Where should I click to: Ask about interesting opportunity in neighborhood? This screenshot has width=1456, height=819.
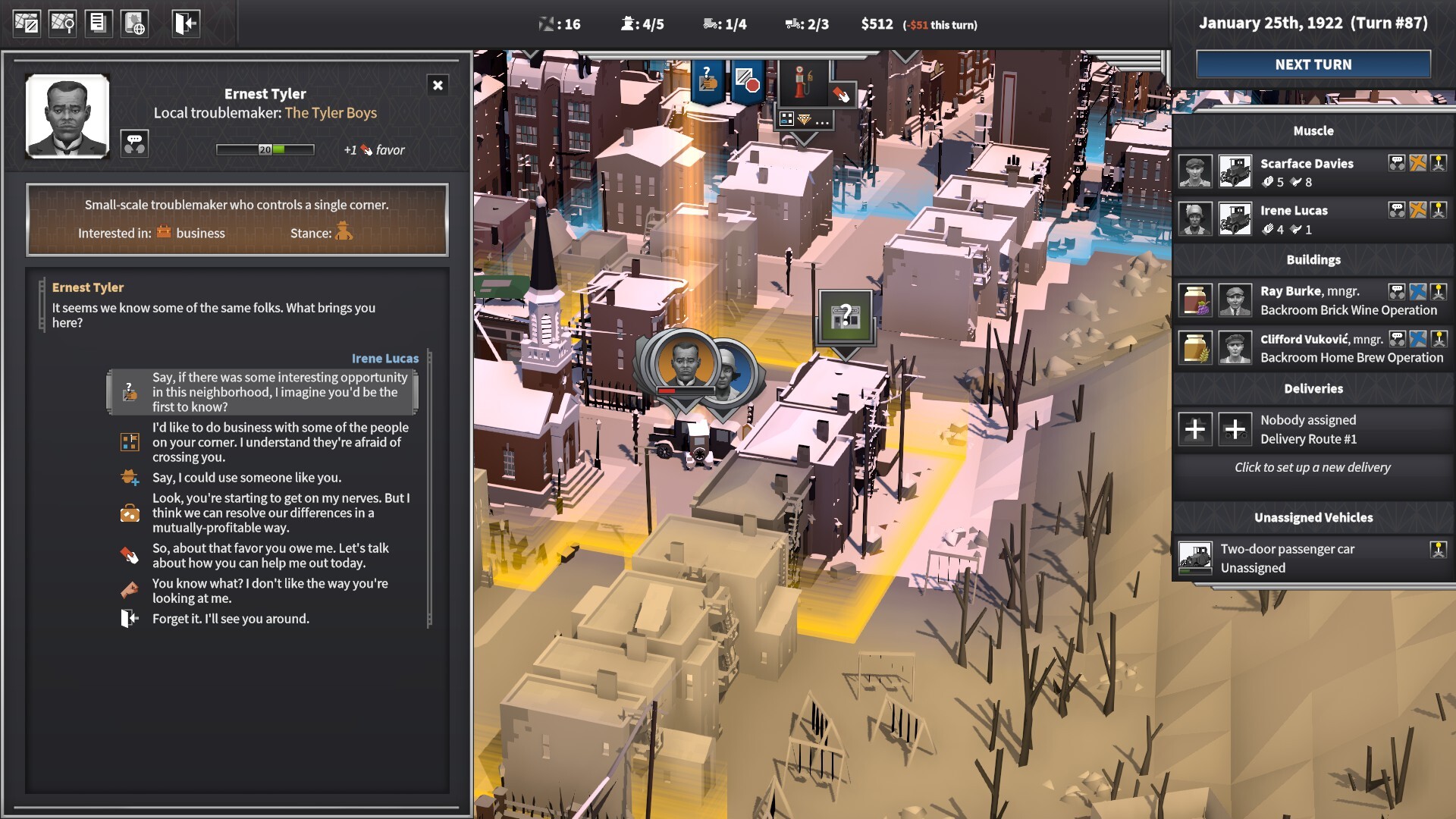[x=279, y=392]
